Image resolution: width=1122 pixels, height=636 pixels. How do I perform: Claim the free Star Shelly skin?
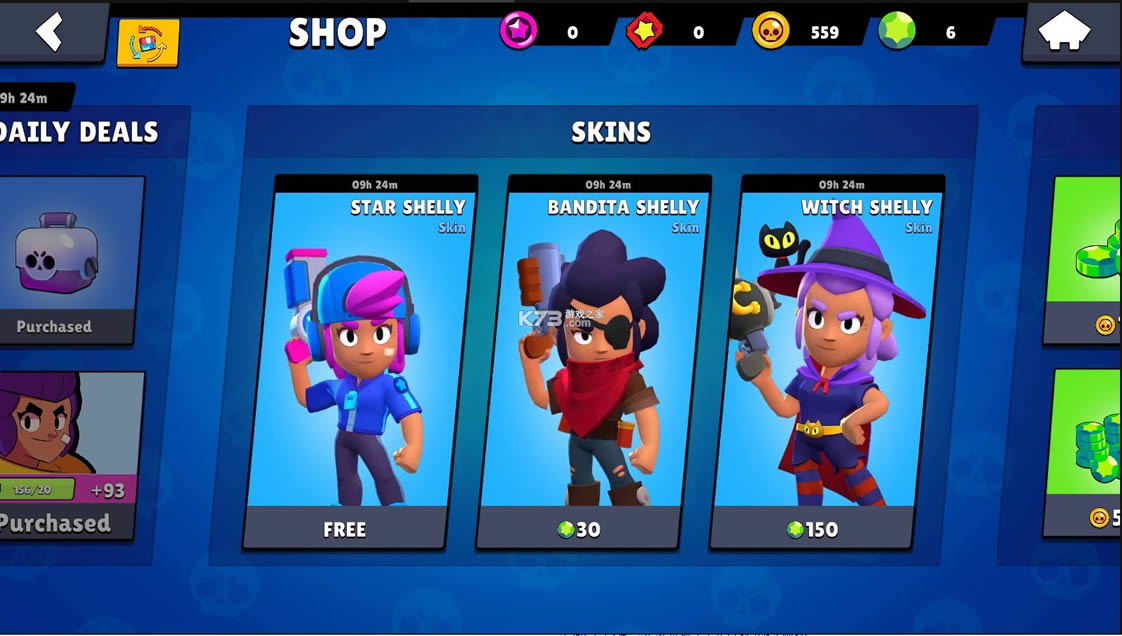click(x=344, y=529)
